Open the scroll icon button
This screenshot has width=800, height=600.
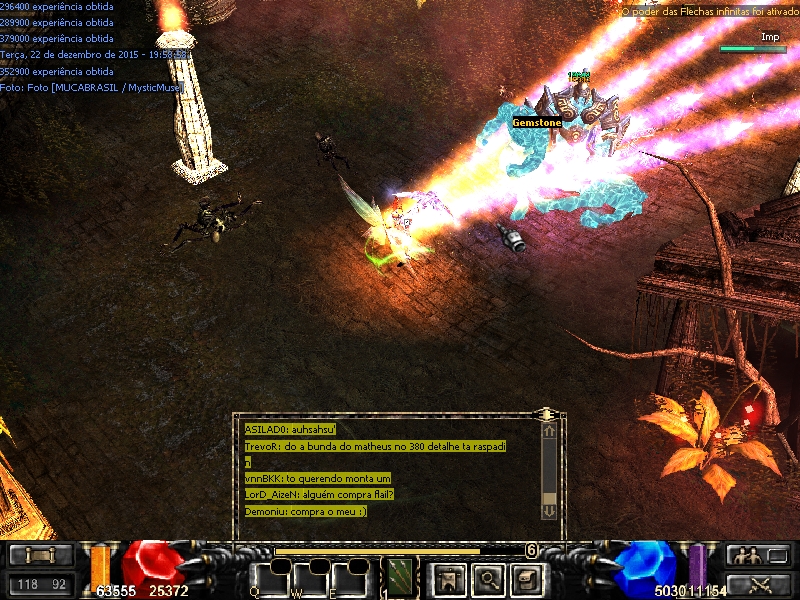527,578
